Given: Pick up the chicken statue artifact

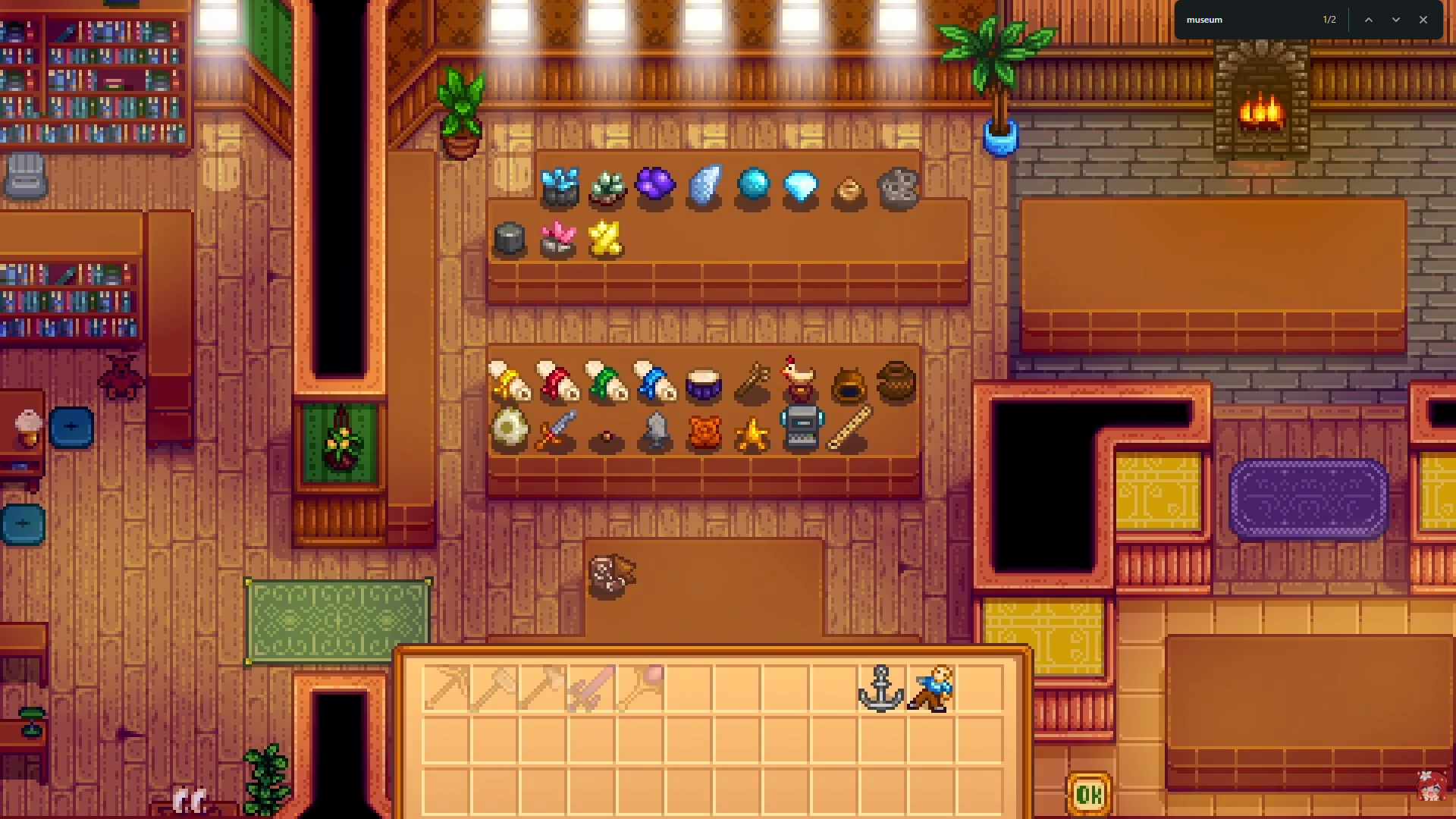Looking at the screenshot, I should coord(800,378).
